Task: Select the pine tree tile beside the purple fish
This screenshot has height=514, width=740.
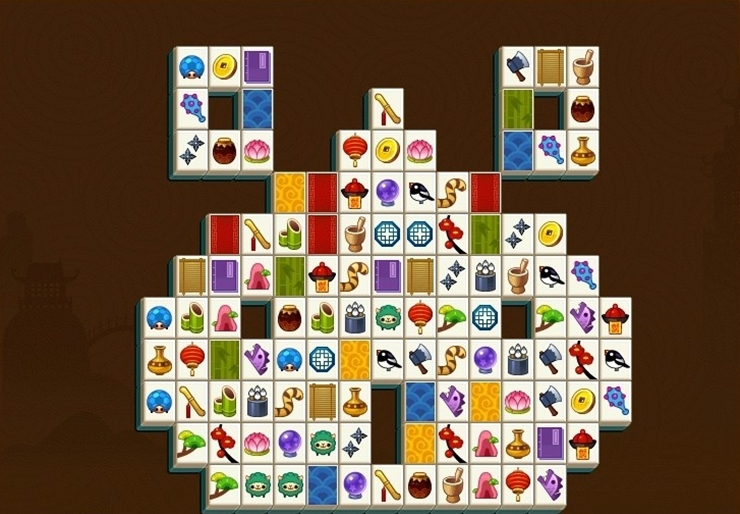Action: coord(549,318)
